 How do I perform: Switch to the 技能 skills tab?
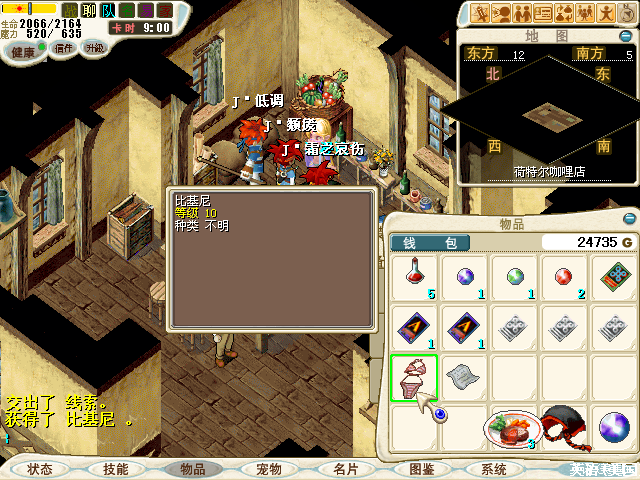pos(116,468)
